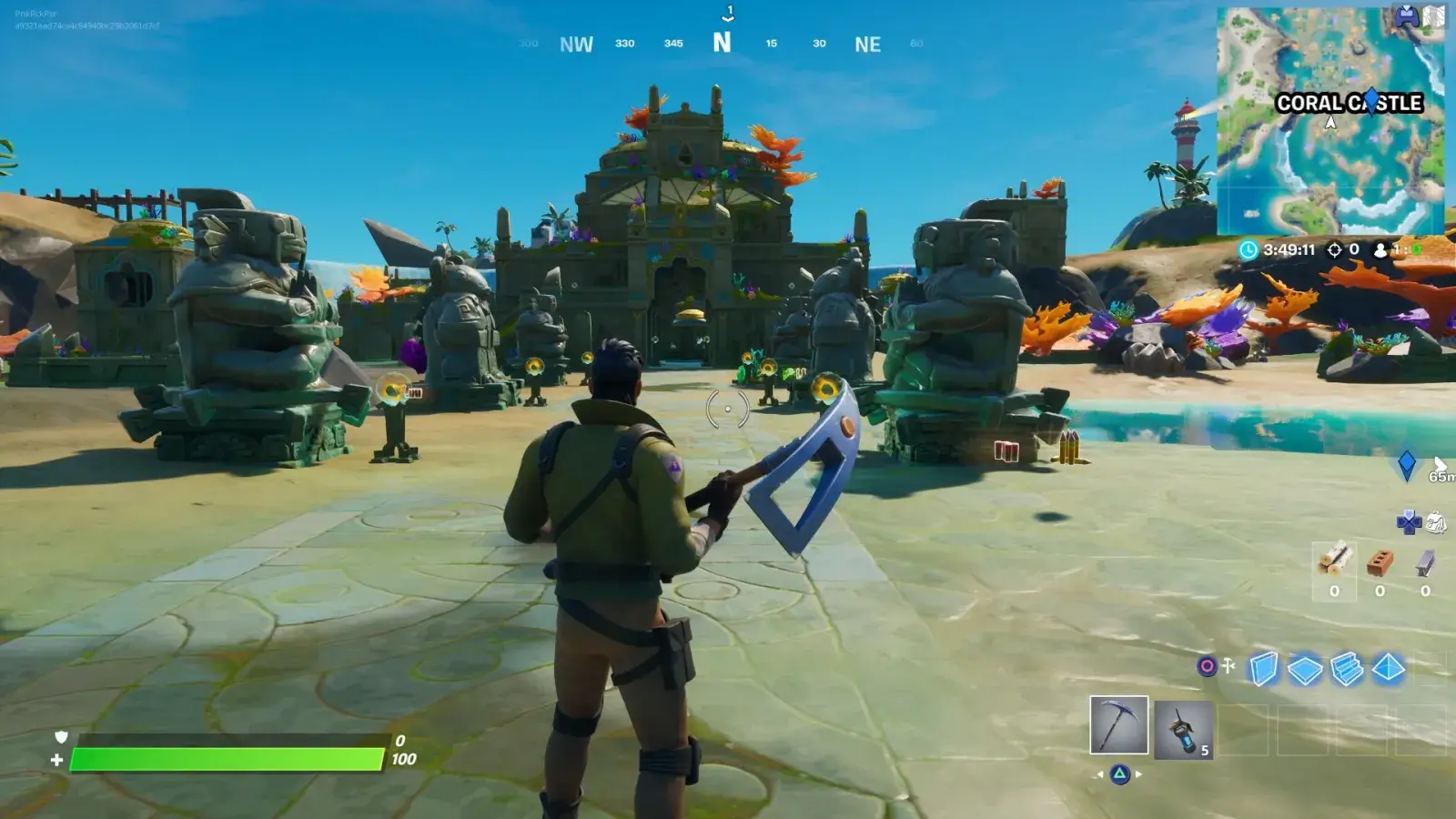Toggle the D-pad emote wheel indicator
Image resolution: width=1456 pixels, height=819 pixels.
click(1409, 523)
